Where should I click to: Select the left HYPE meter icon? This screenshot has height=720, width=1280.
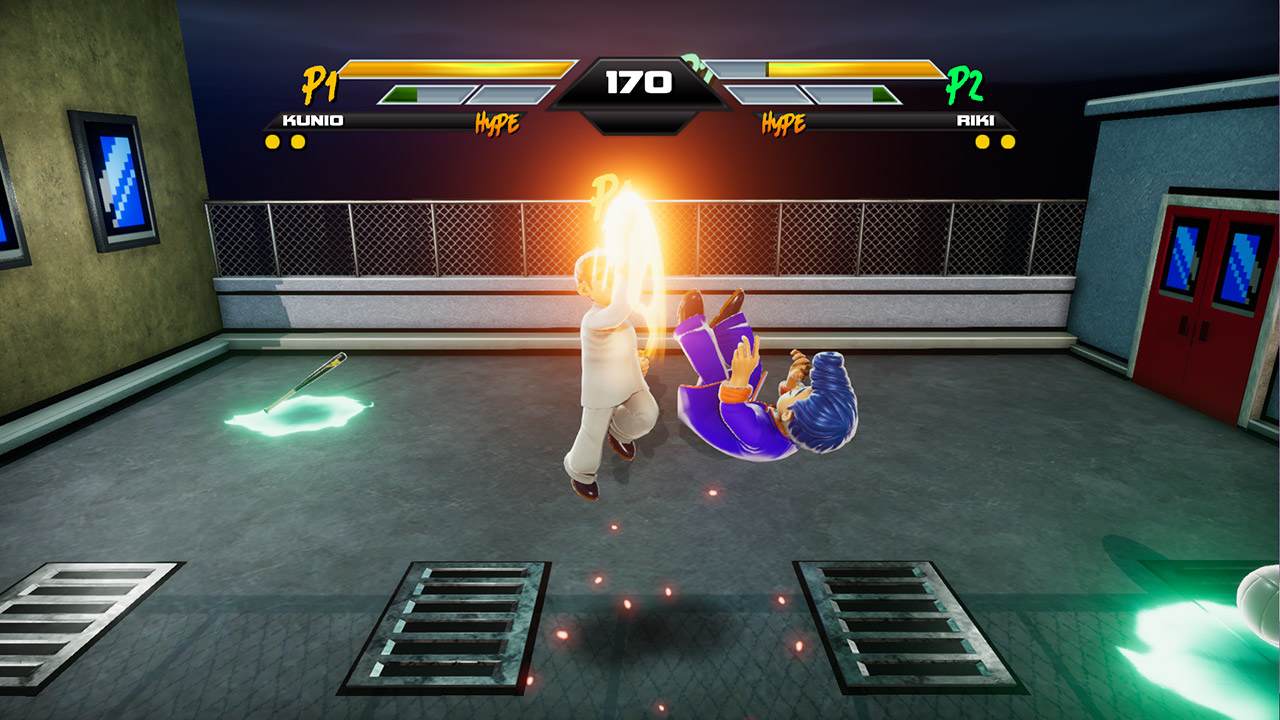click(498, 121)
